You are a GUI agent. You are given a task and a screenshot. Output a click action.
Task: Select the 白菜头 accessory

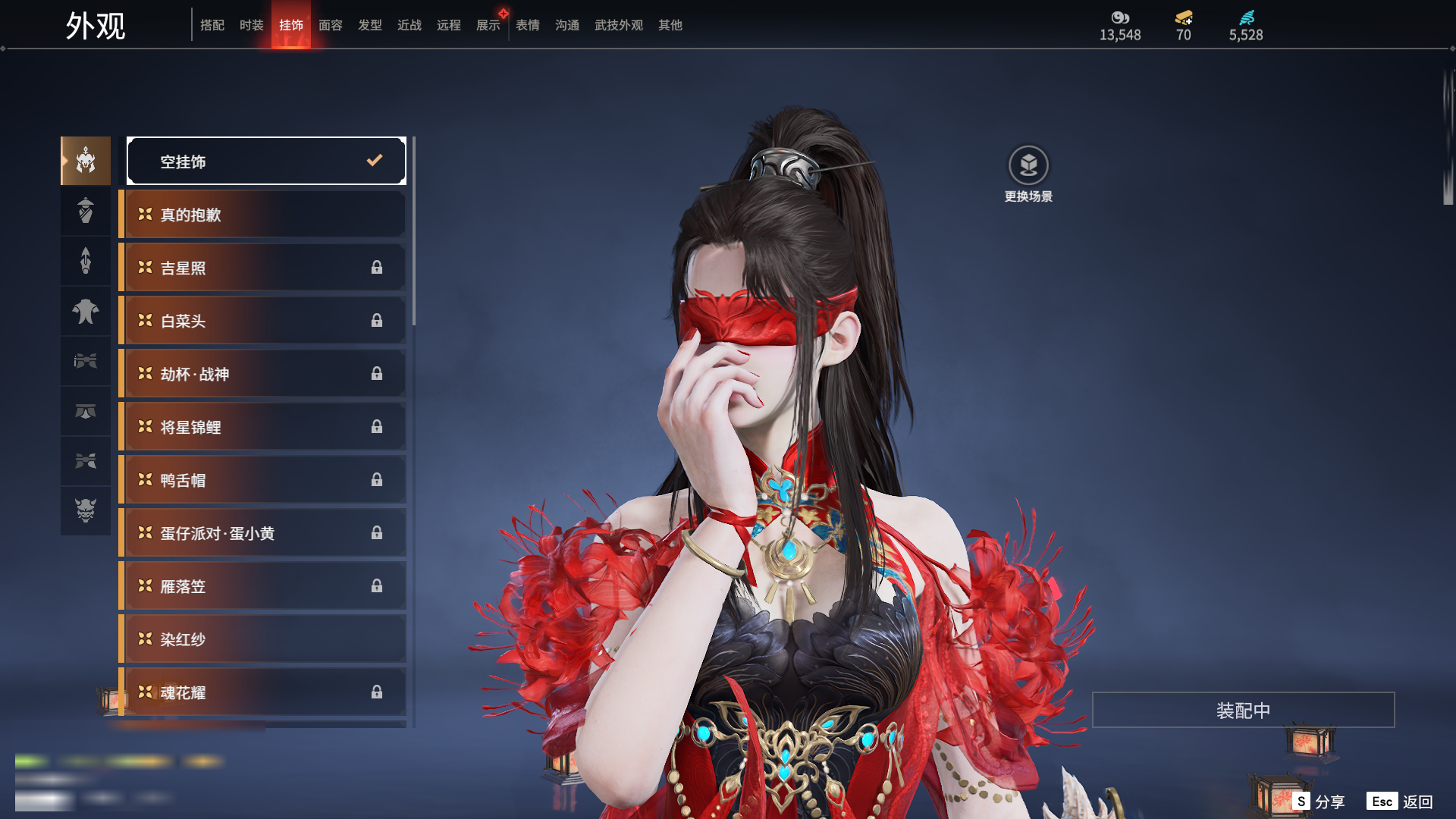pos(265,321)
